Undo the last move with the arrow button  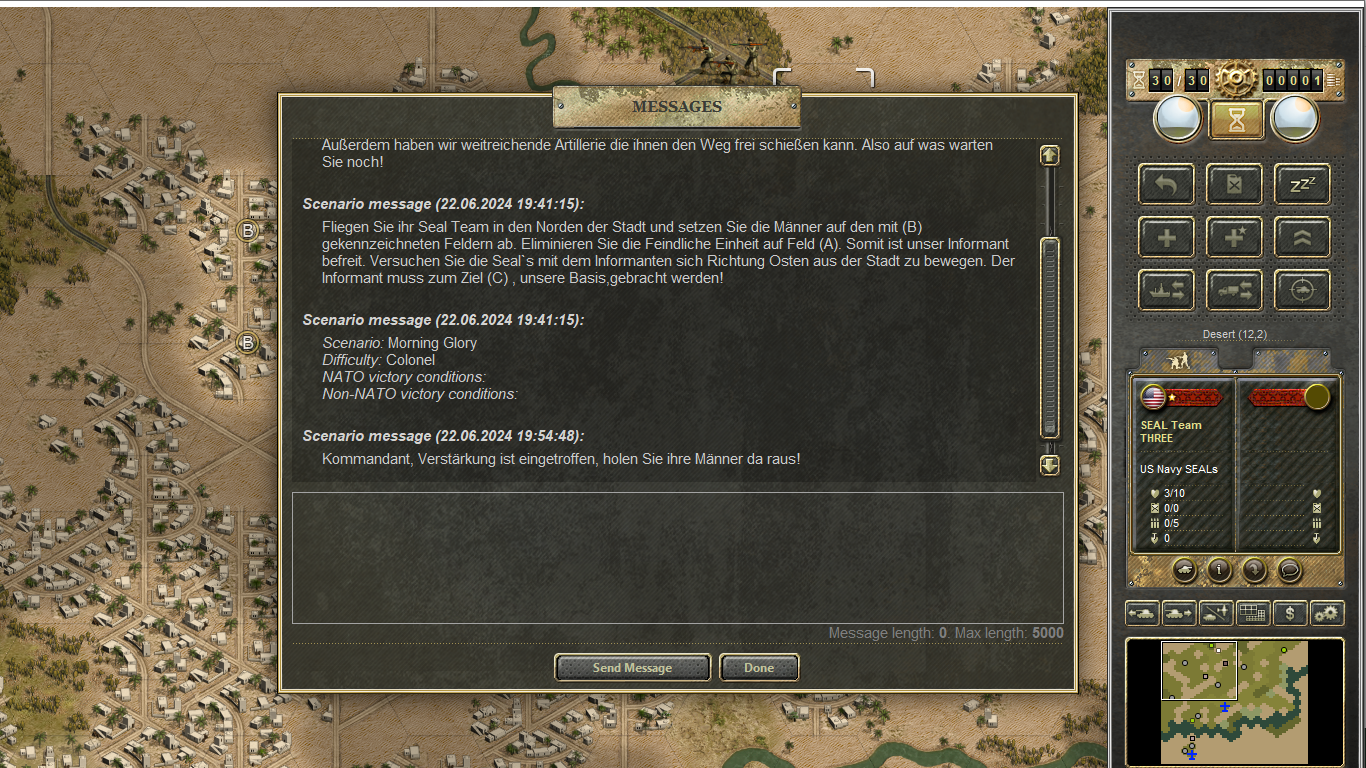coord(1166,185)
